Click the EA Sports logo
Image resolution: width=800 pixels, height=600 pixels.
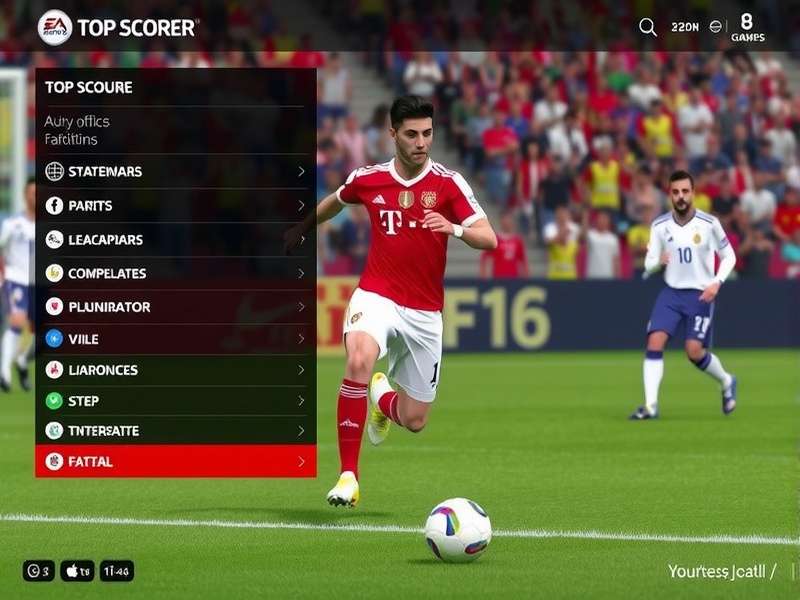coord(55,27)
